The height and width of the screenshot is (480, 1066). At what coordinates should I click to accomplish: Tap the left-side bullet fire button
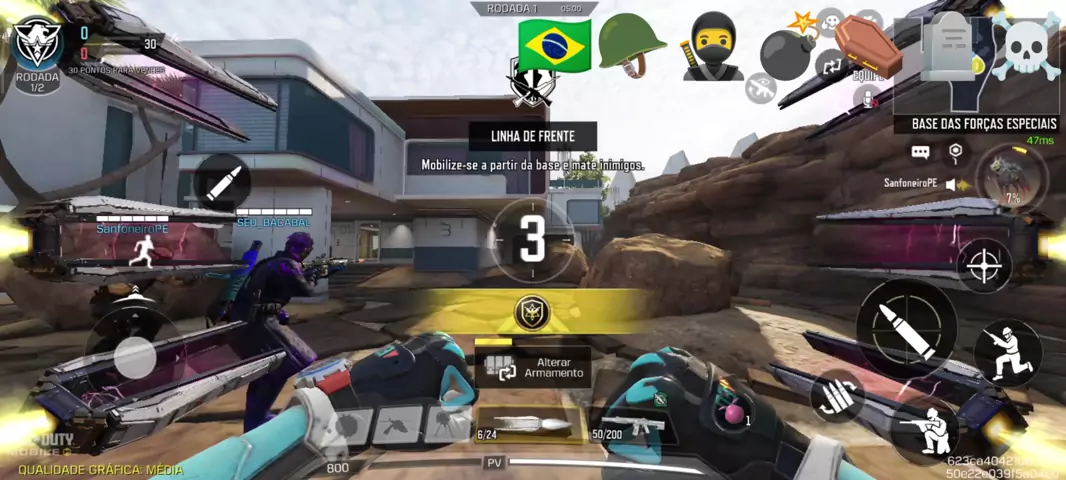pyautogui.click(x=222, y=182)
